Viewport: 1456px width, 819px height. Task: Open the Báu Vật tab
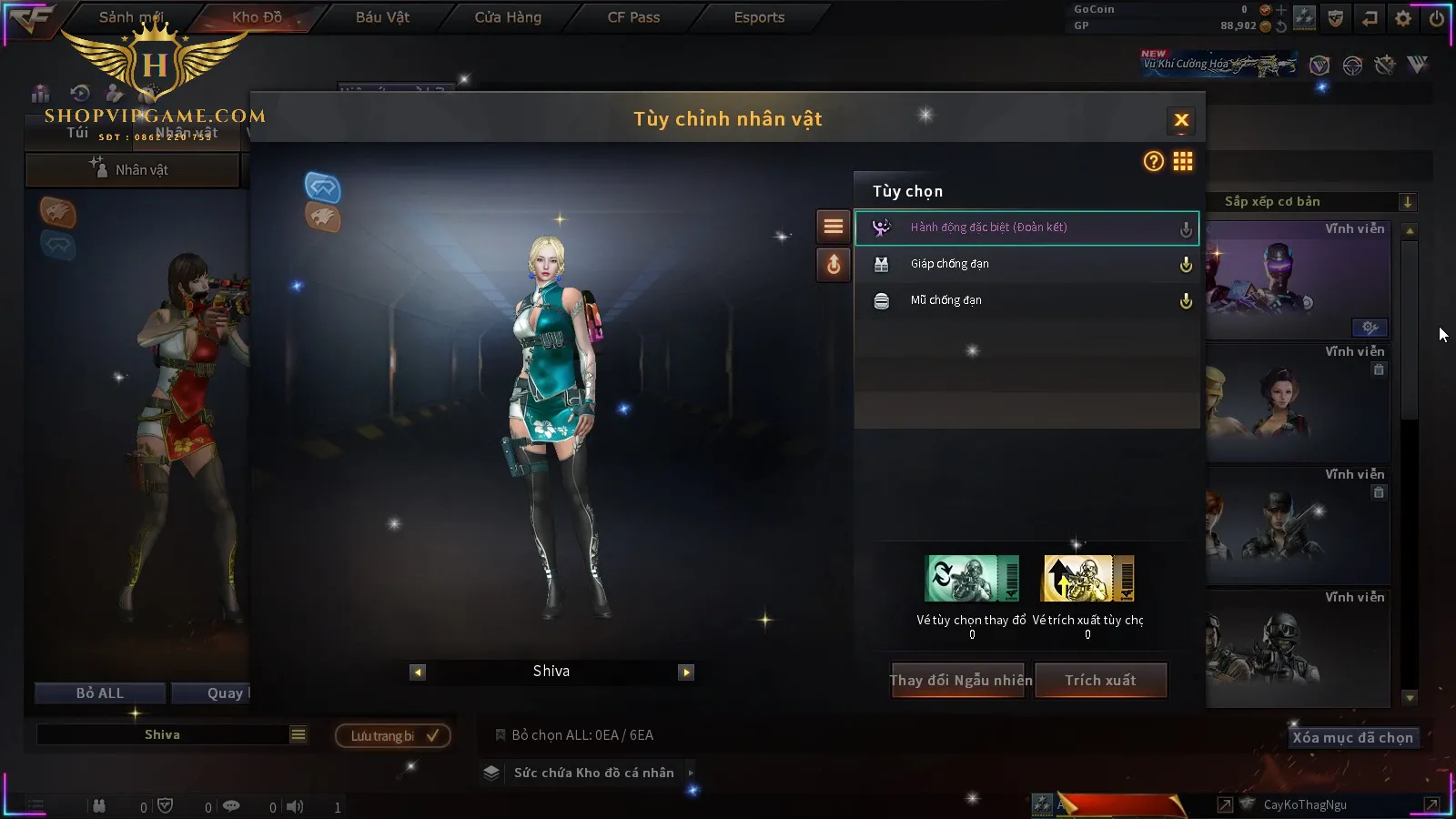click(x=382, y=17)
